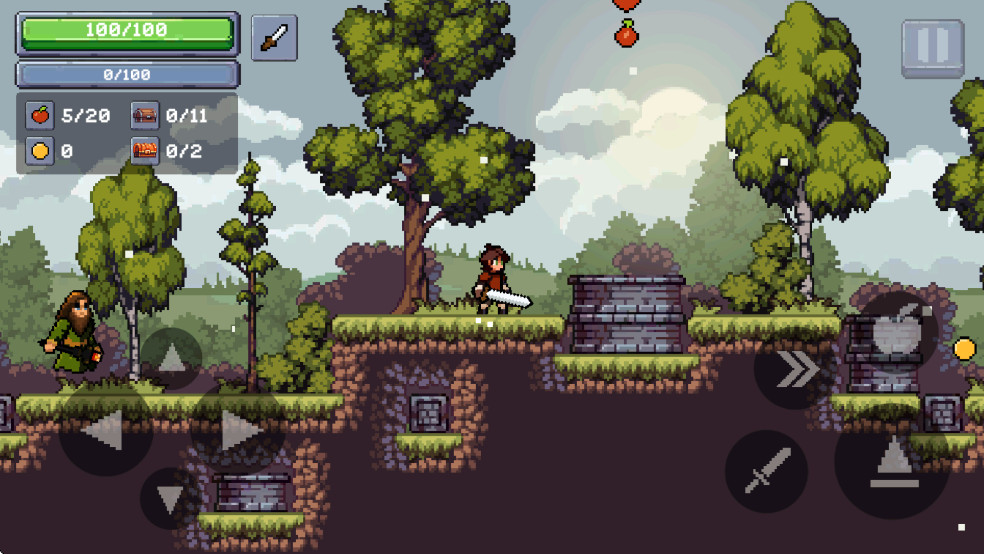Move right with the right arrow pad
This screenshot has width=984, height=554.
(x=238, y=430)
